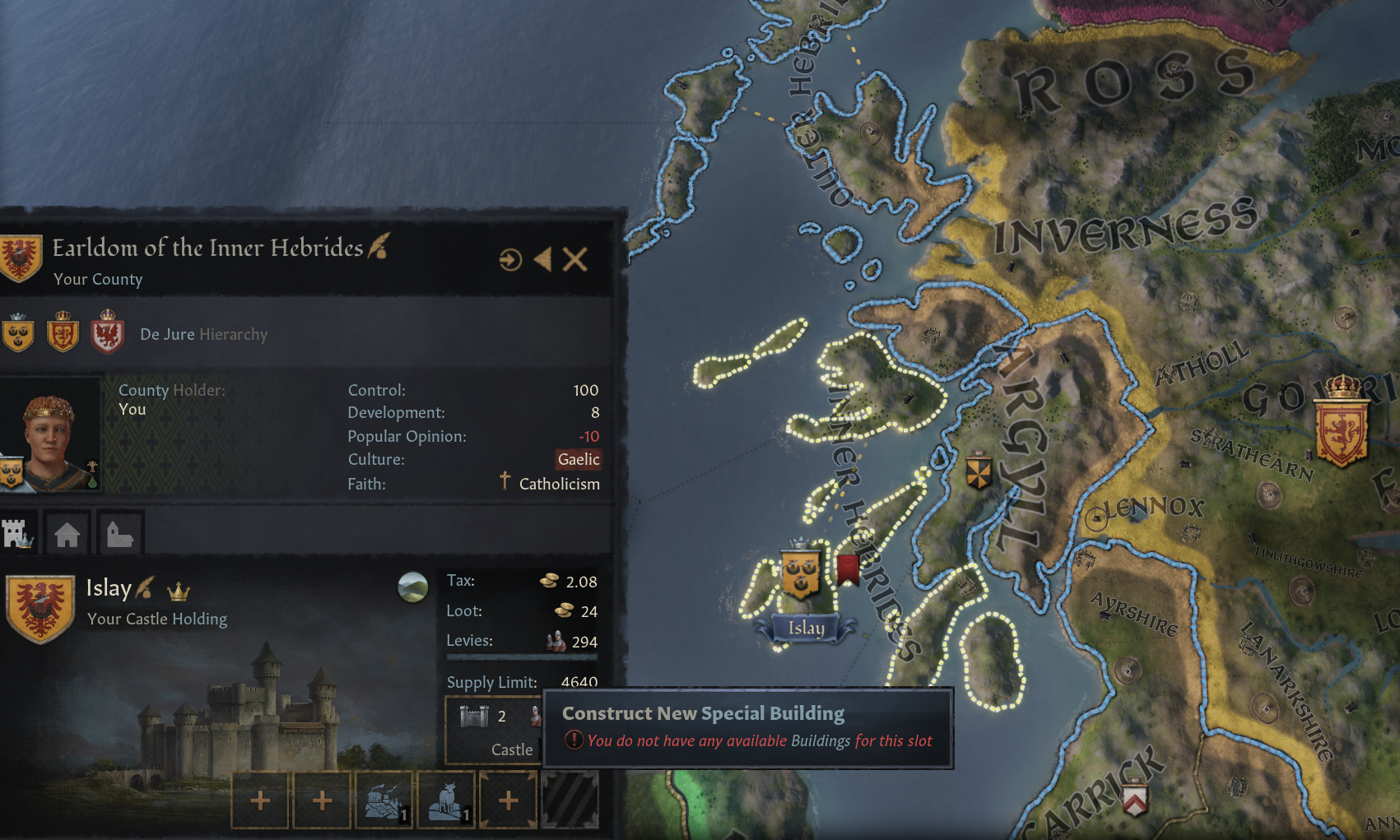The height and width of the screenshot is (840, 1400).
Task: Click the kingdom lion shield in hierarchy
Action: (62, 333)
